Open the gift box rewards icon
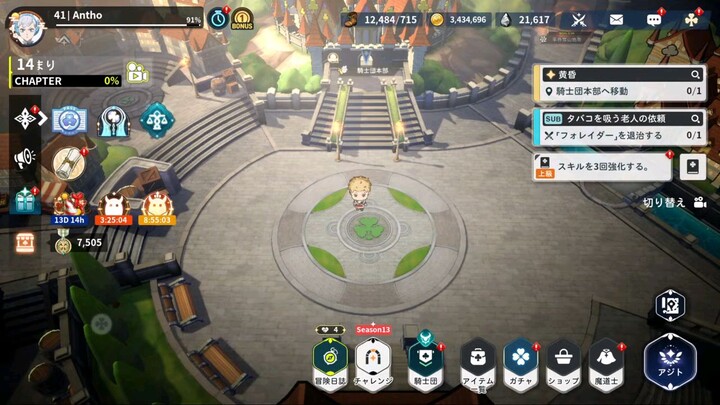This screenshot has height=405, width=720. (24, 199)
